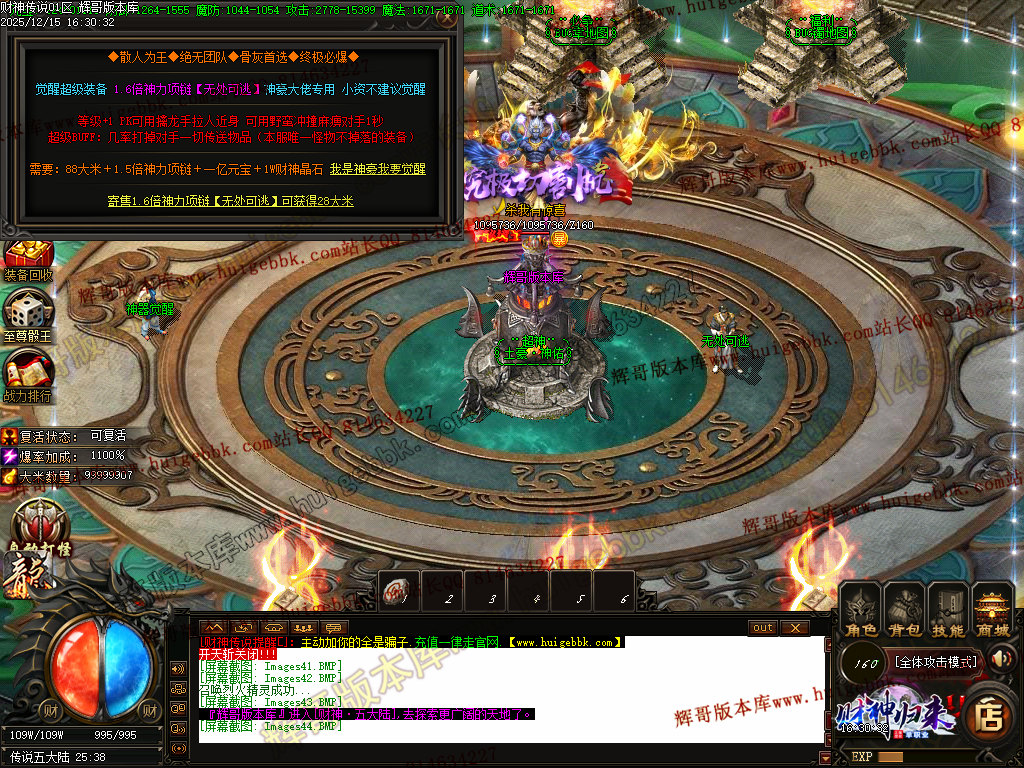Open the 技能 skills book

click(x=948, y=610)
